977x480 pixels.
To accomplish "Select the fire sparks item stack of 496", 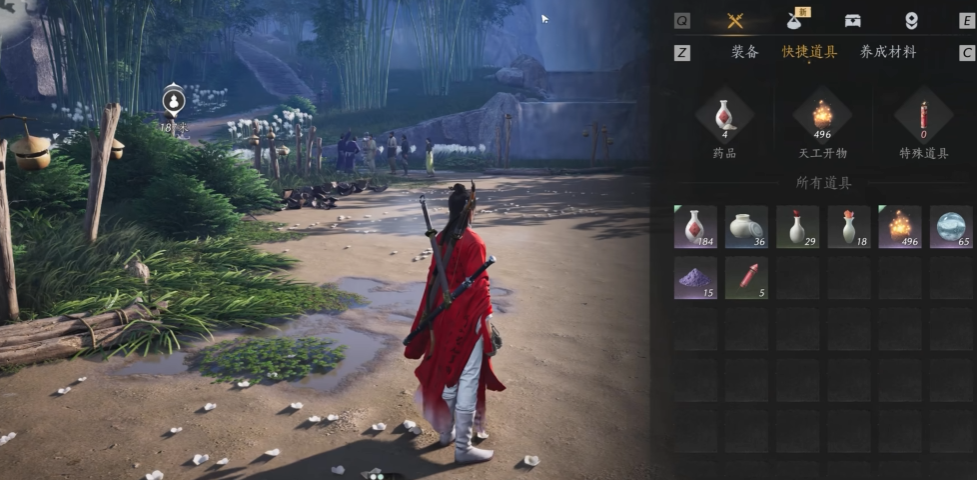I will [x=900, y=227].
